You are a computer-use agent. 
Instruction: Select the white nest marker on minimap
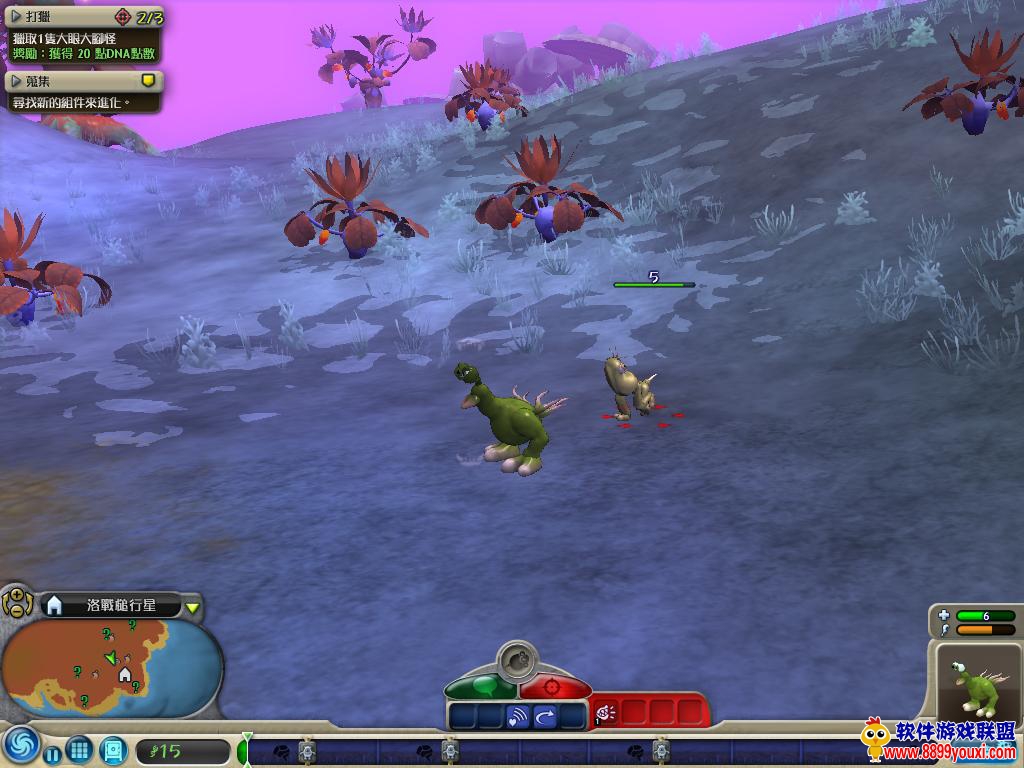pyautogui.click(x=125, y=674)
